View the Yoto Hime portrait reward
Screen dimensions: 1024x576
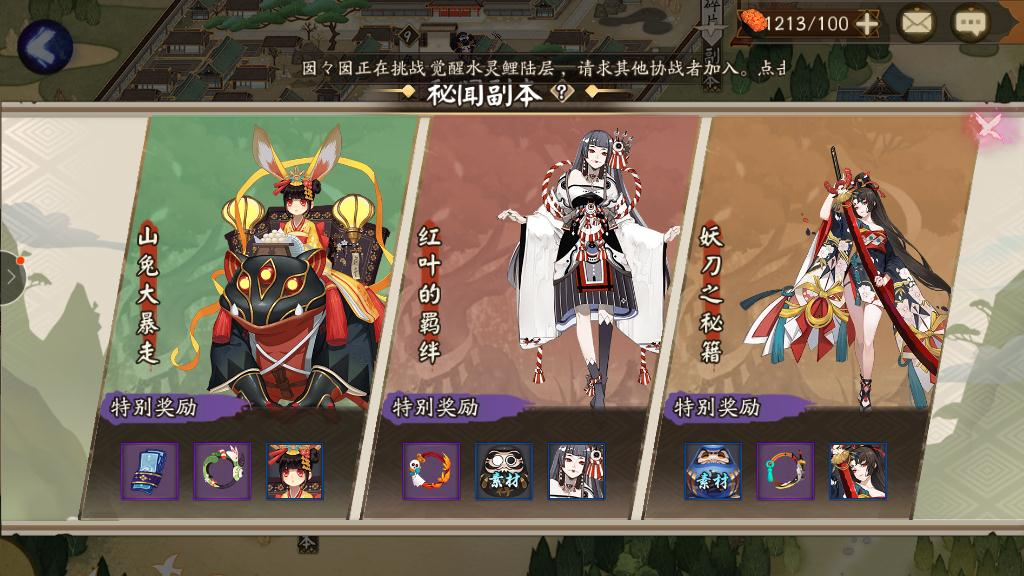[858, 471]
